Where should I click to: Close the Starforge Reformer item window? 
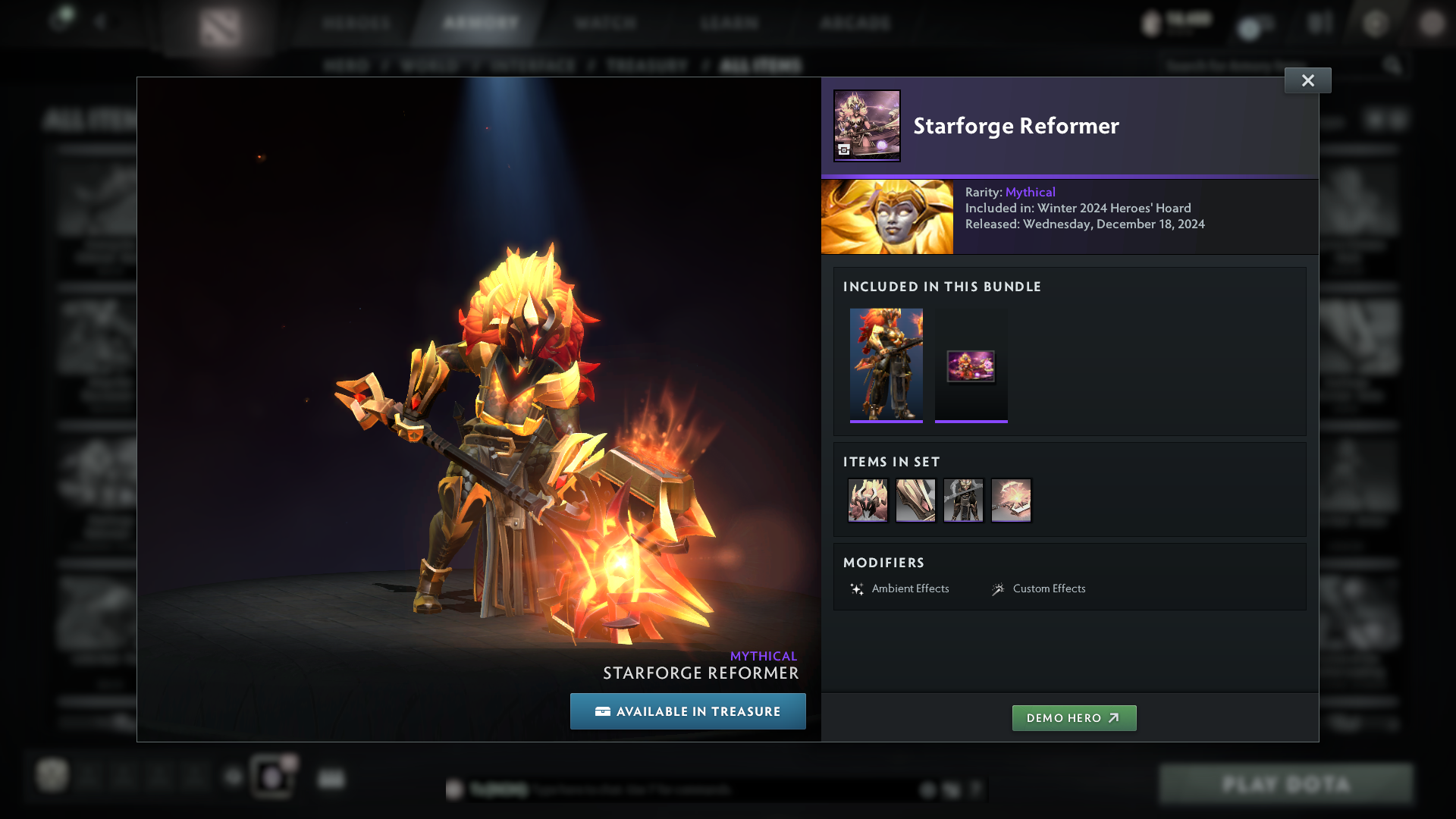pos(1307,80)
